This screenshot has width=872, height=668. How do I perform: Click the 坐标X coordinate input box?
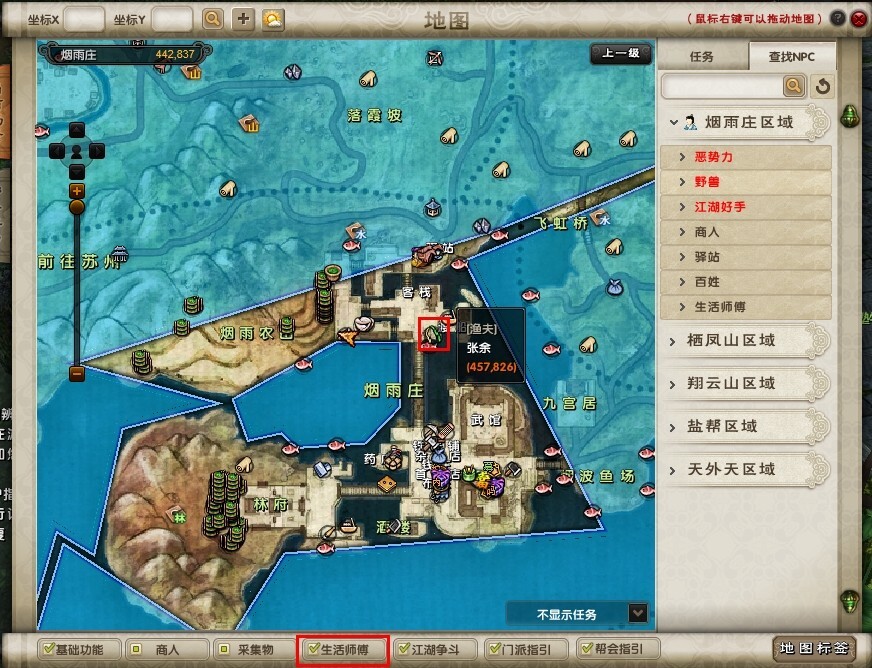(x=84, y=19)
